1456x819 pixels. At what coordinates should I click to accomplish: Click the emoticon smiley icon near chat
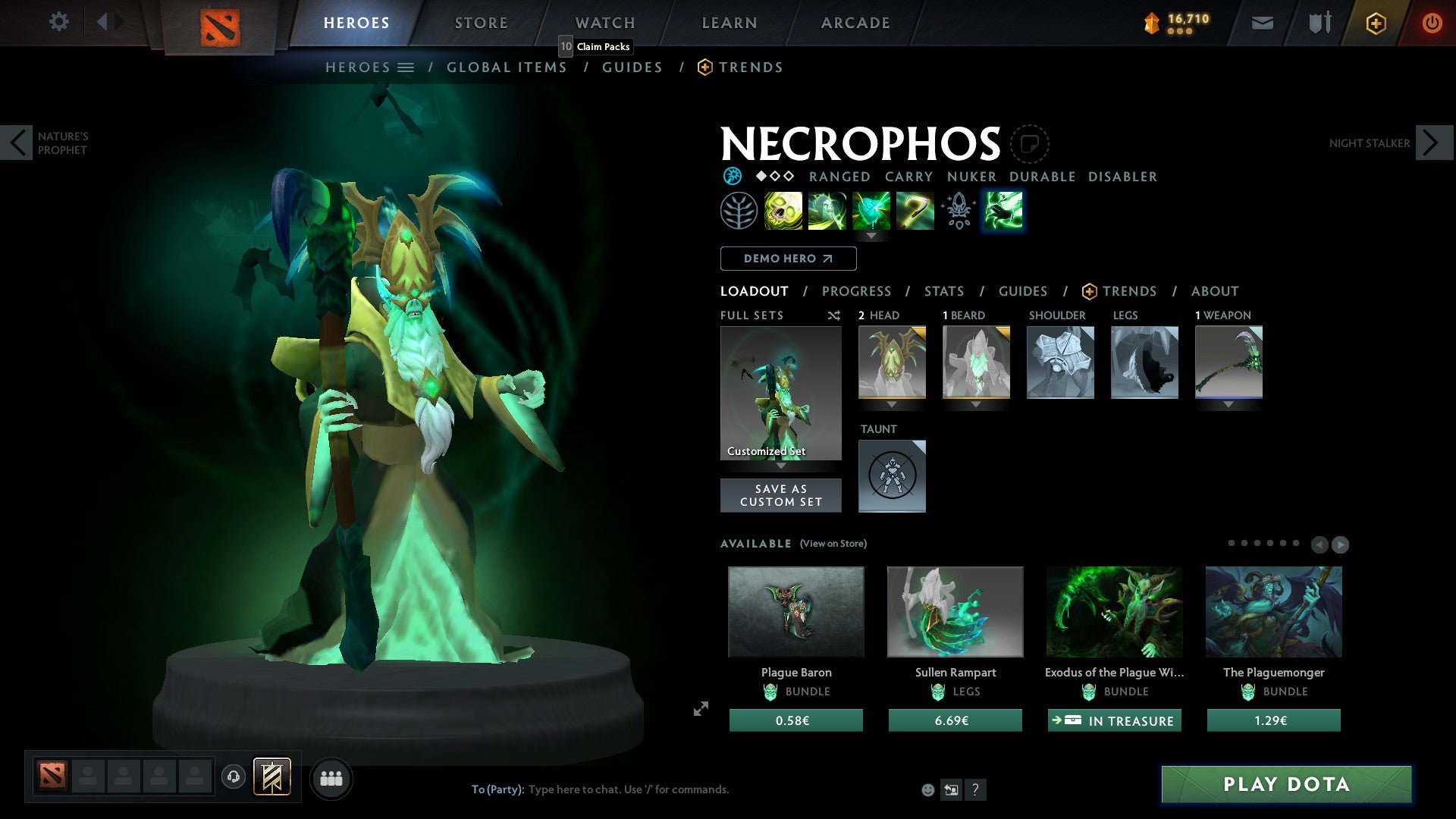pos(927,789)
